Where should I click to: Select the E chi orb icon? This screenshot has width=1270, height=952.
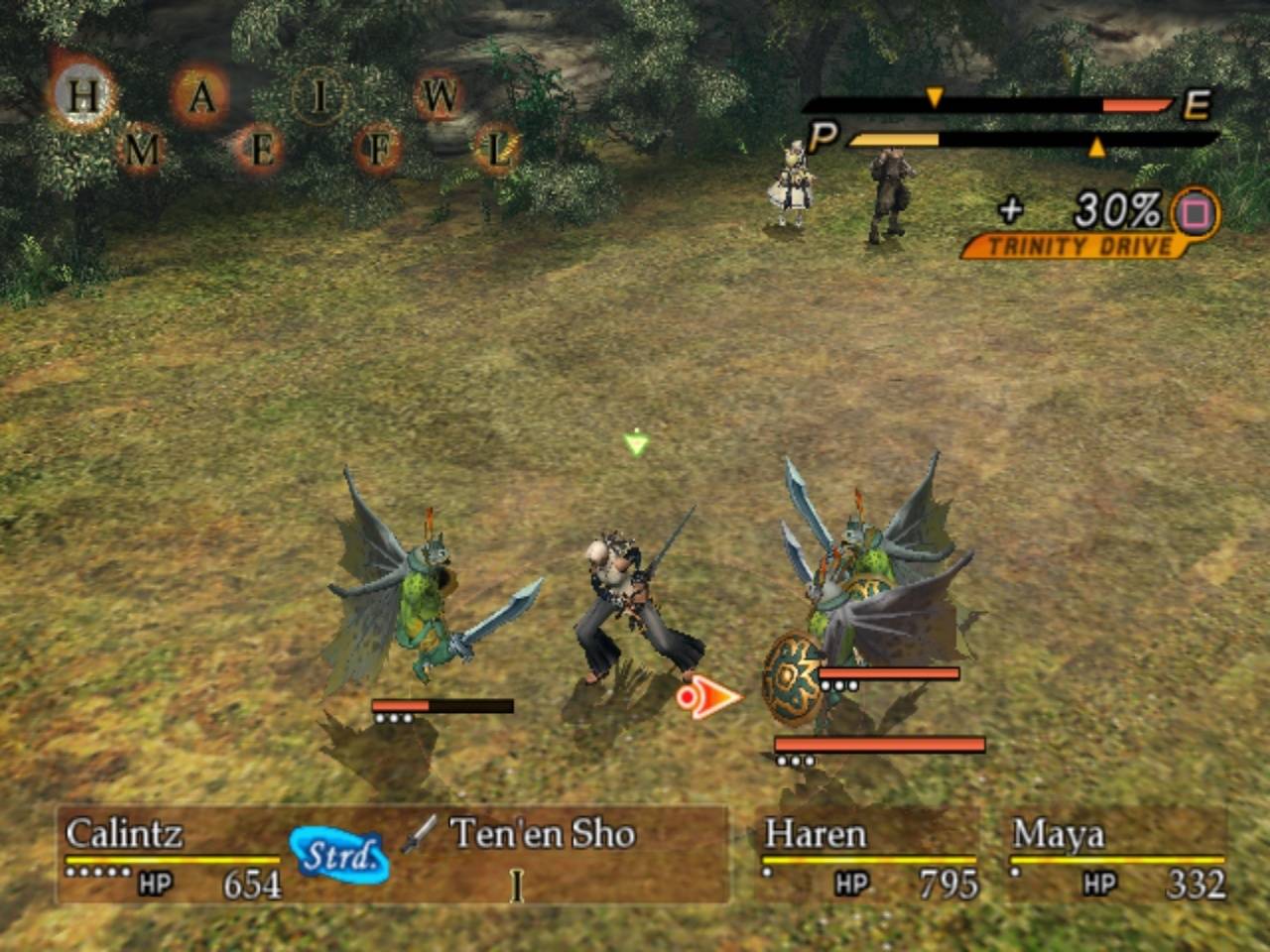pos(261,151)
